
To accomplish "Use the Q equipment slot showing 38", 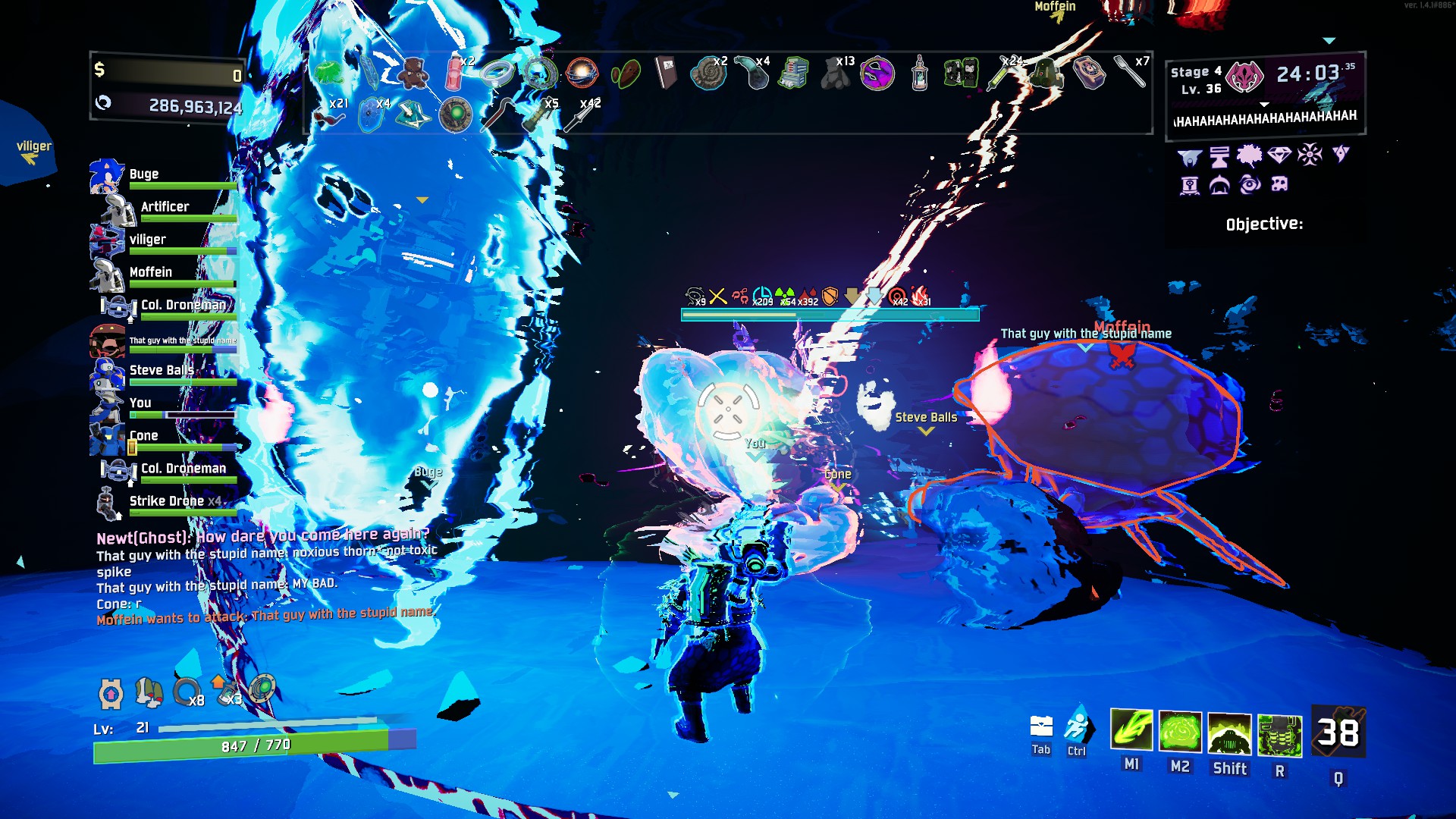I will tap(1338, 733).
